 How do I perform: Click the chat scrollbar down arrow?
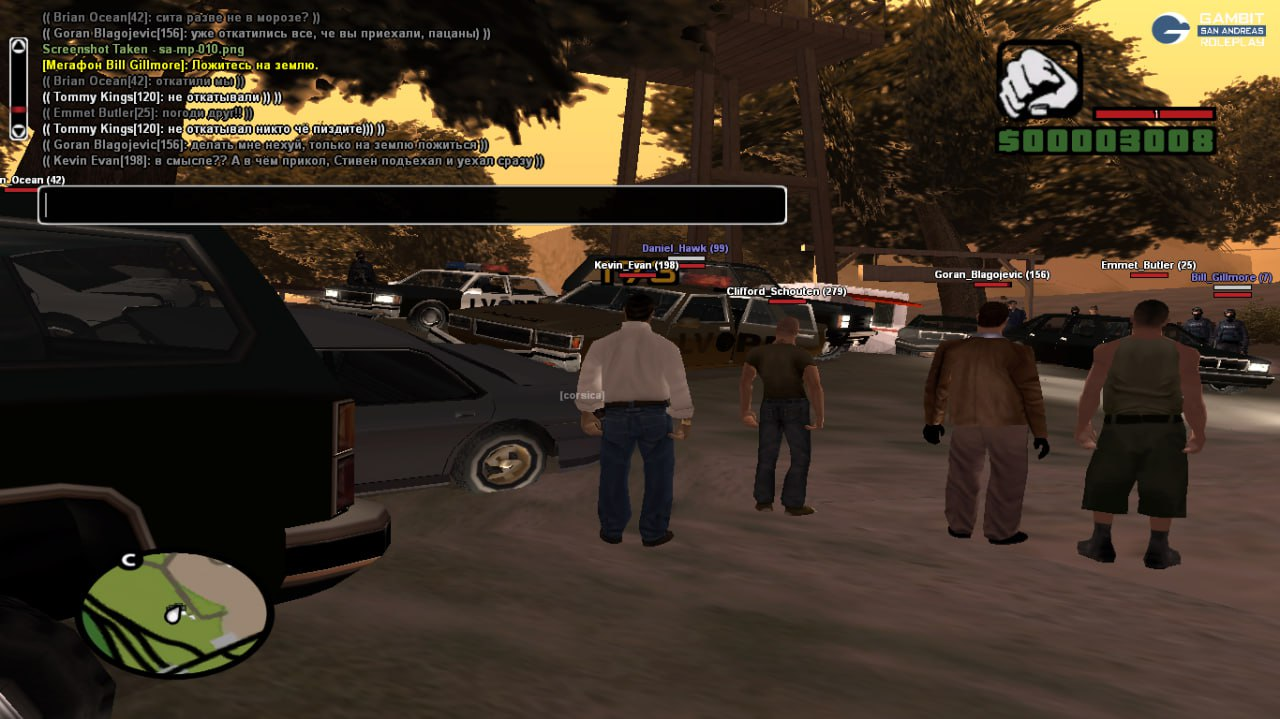18,131
